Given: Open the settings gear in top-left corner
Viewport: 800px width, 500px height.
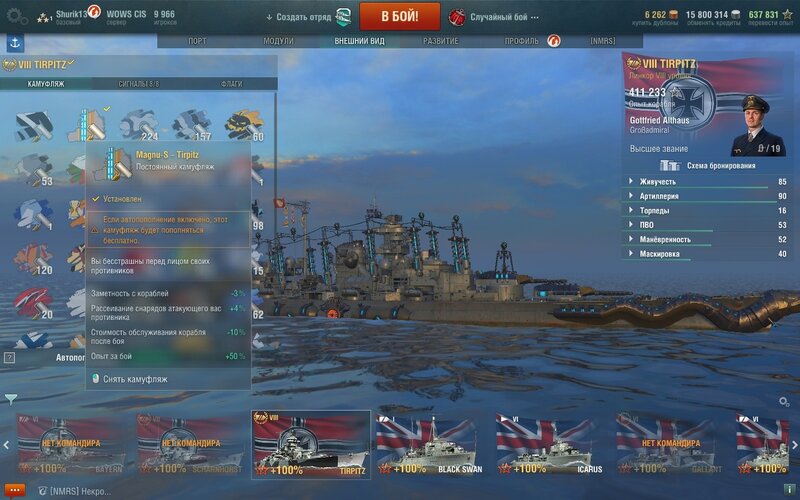Looking at the screenshot, I should (17, 16).
